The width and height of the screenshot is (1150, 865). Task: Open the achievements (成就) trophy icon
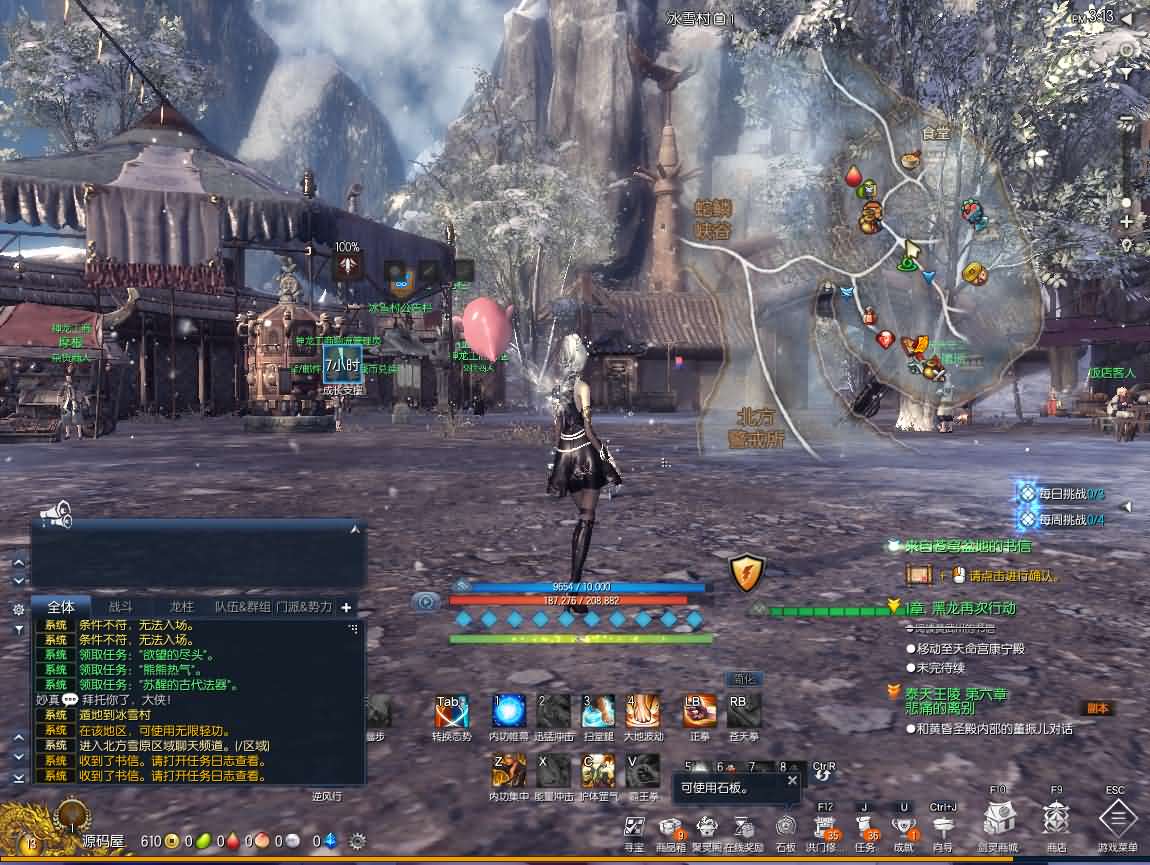click(x=904, y=827)
